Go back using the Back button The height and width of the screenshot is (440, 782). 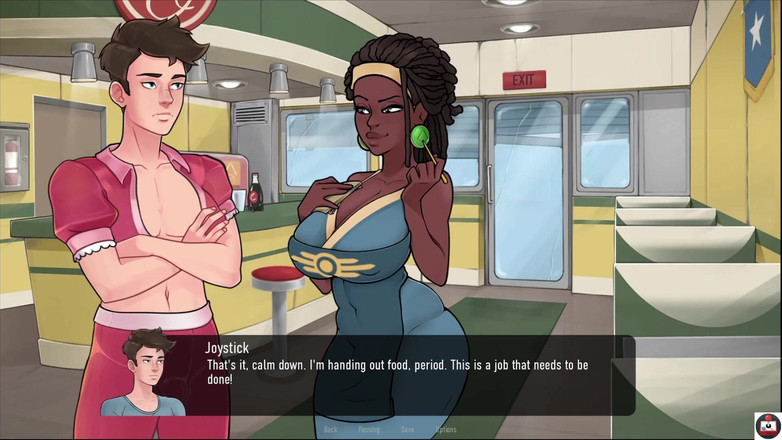point(330,430)
